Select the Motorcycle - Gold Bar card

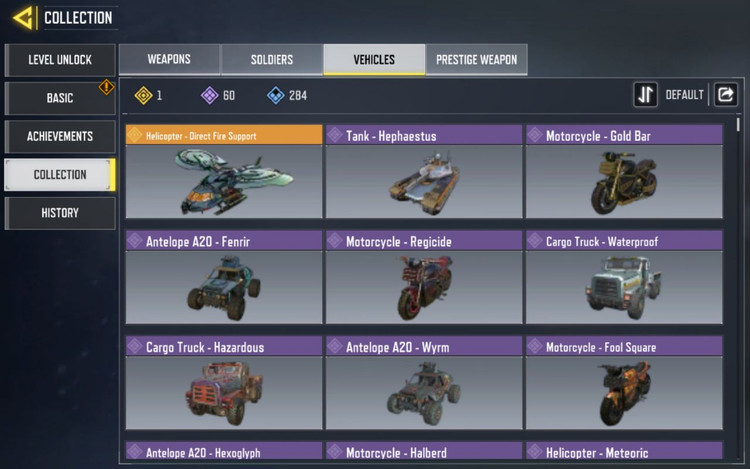point(624,171)
